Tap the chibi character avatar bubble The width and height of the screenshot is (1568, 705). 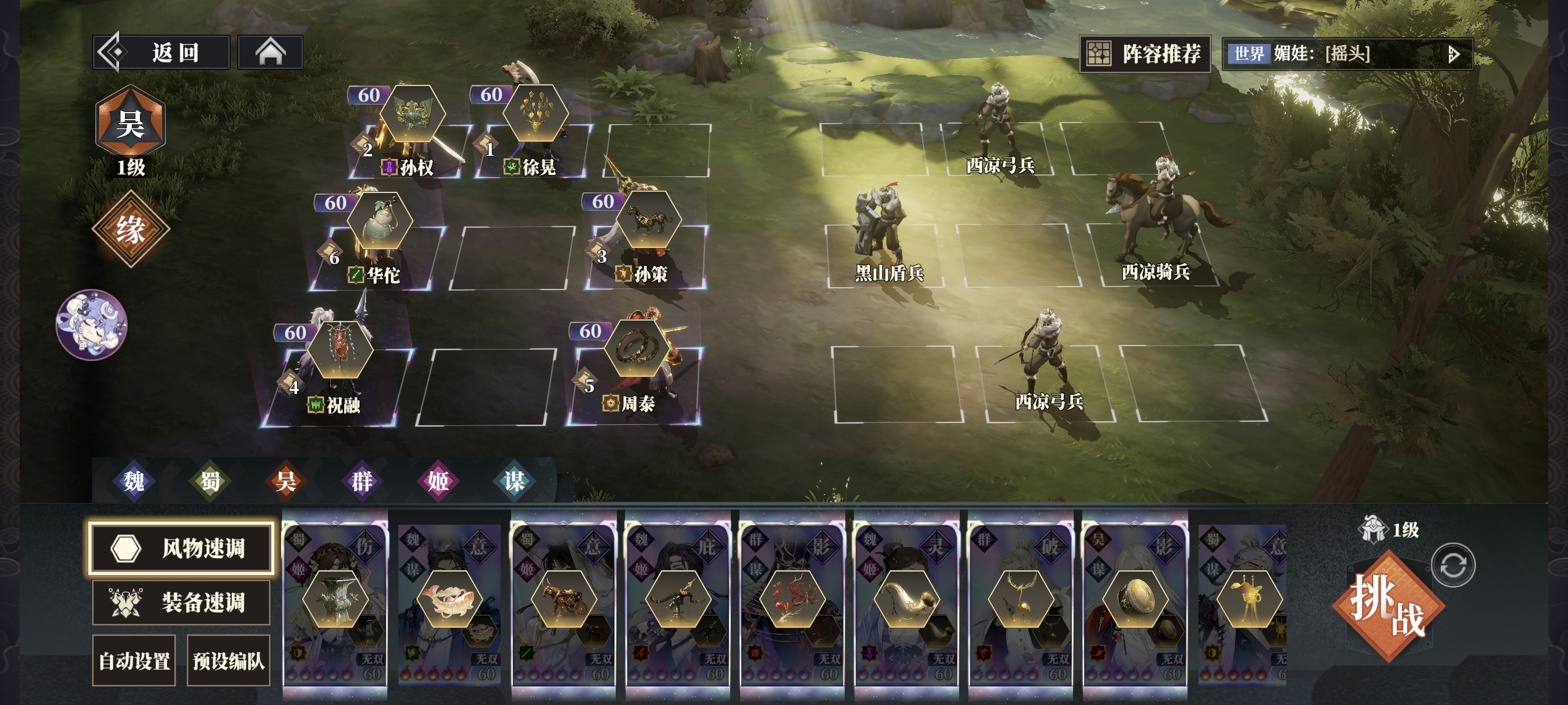point(92,324)
